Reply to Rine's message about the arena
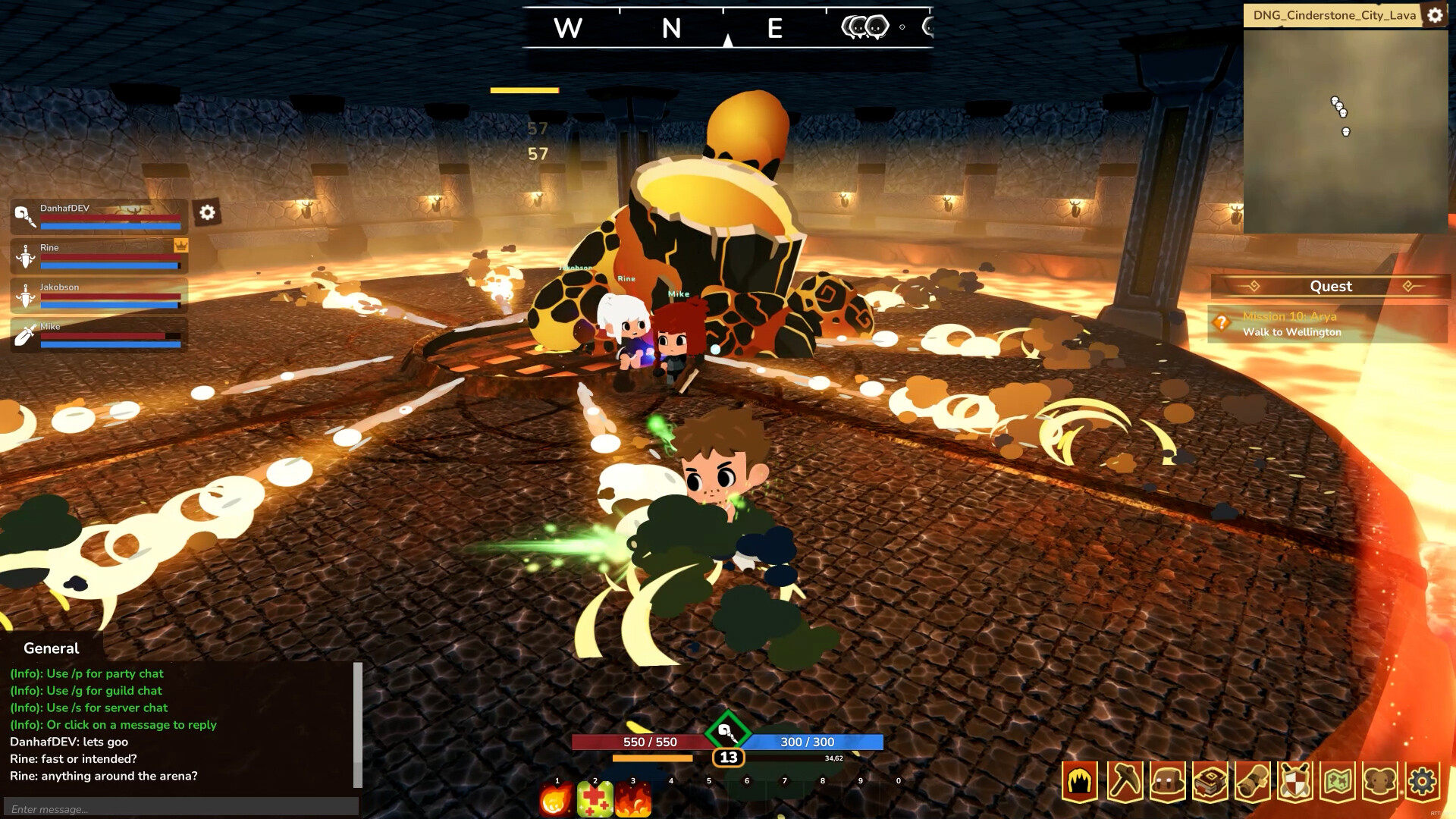1456x819 pixels. [x=103, y=776]
